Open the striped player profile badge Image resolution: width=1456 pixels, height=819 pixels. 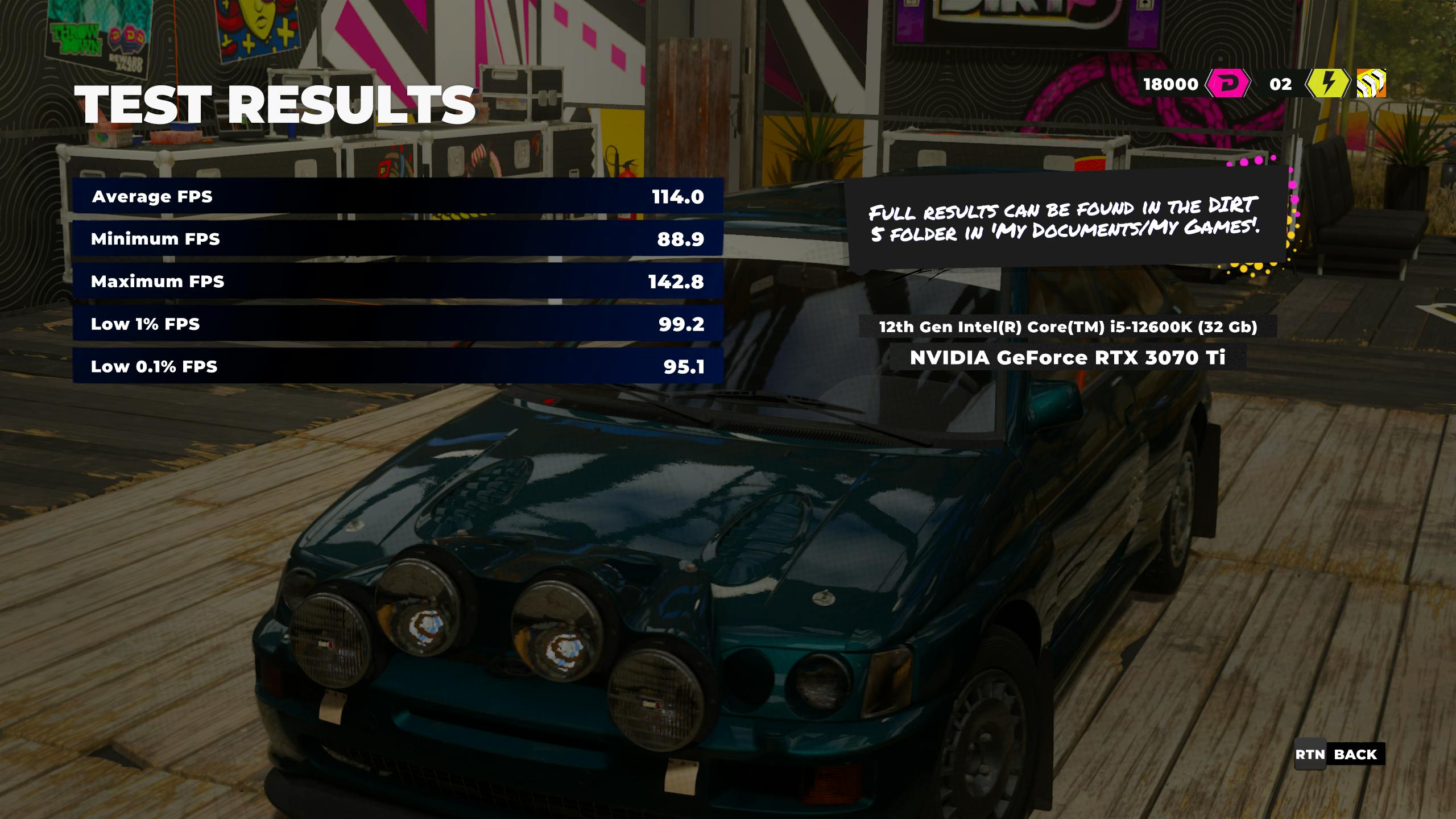[x=1371, y=84]
